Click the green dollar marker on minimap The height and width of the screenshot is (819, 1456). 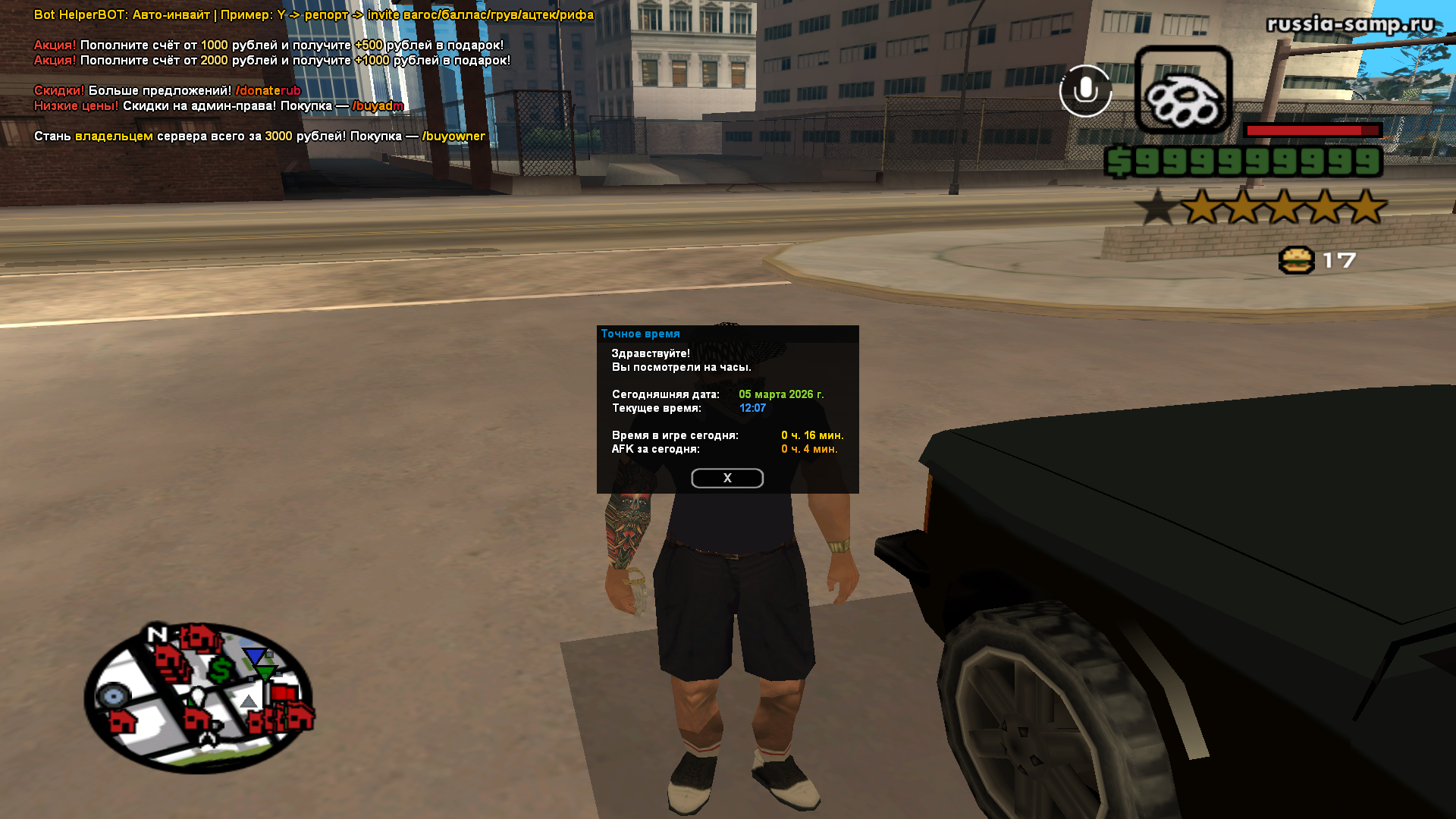(x=221, y=670)
